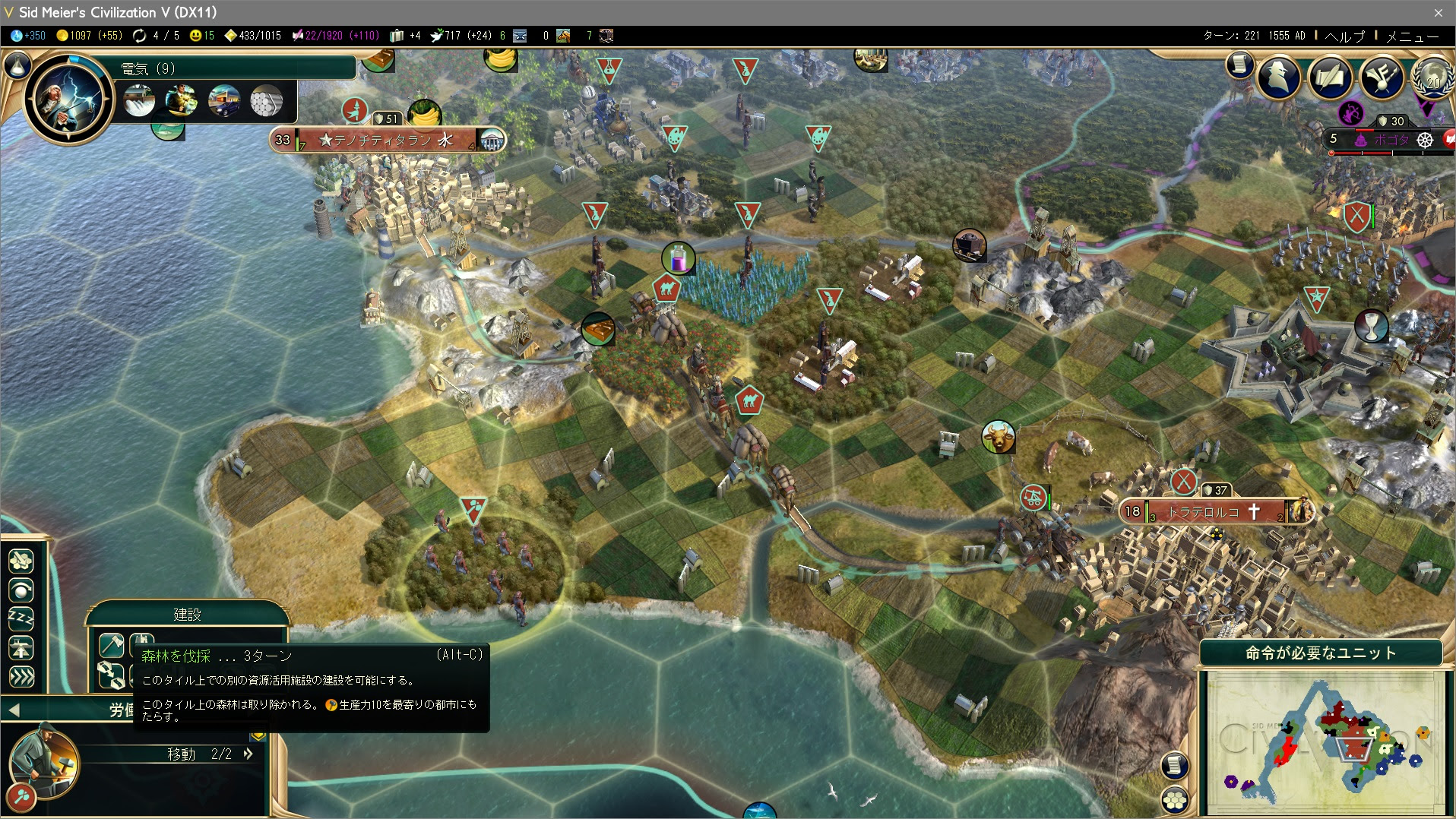Open social policies via the quill-and-scroll icon
Viewport: 1456px width, 819px height.
(1331, 77)
